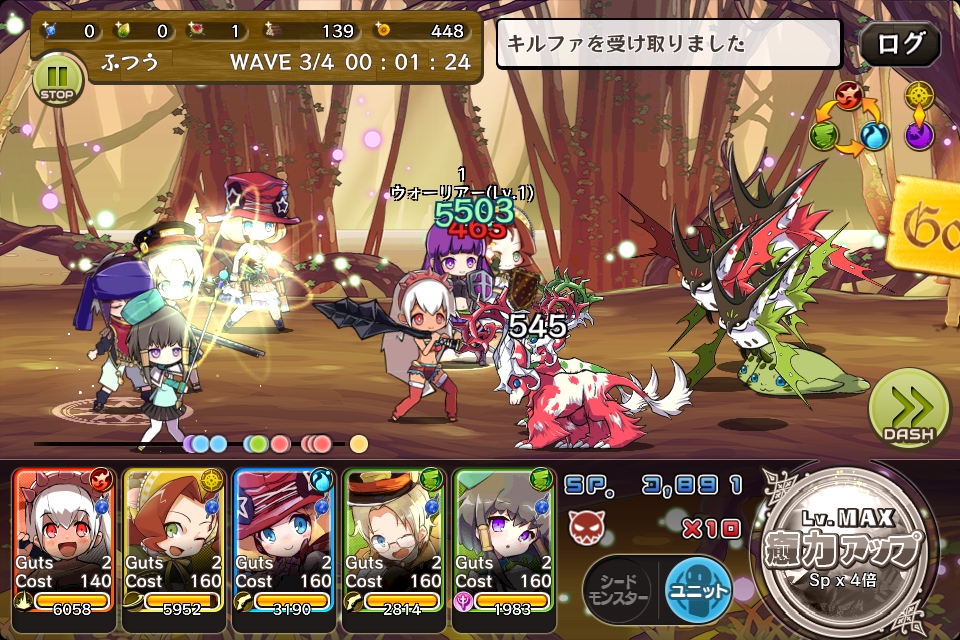Screen dimensions: 960x640
Task: Pause the battle with the STOP button
Action: click(x=56, y=80)
